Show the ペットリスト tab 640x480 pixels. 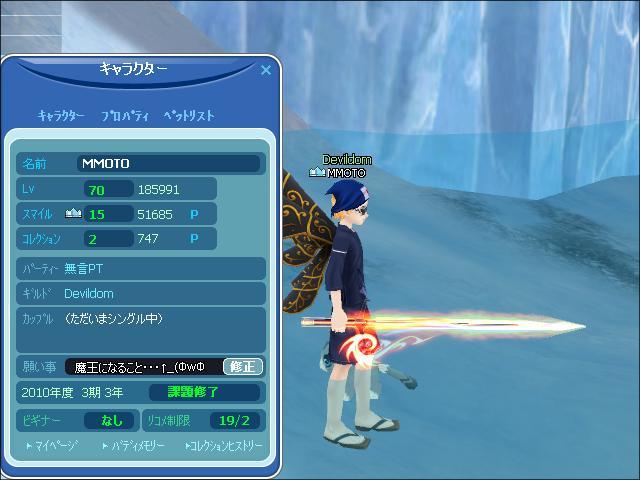189,116
